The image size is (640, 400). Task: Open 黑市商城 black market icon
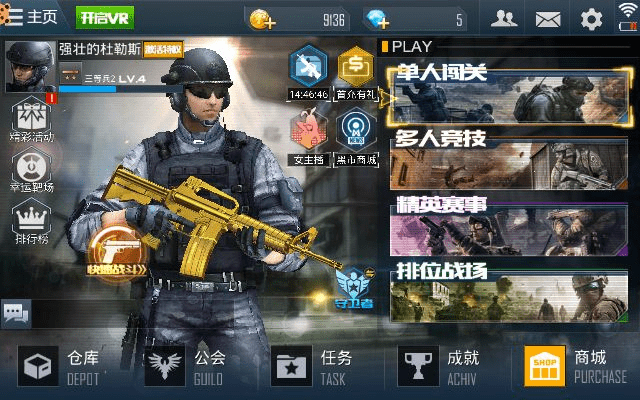(x=356, y=134)
